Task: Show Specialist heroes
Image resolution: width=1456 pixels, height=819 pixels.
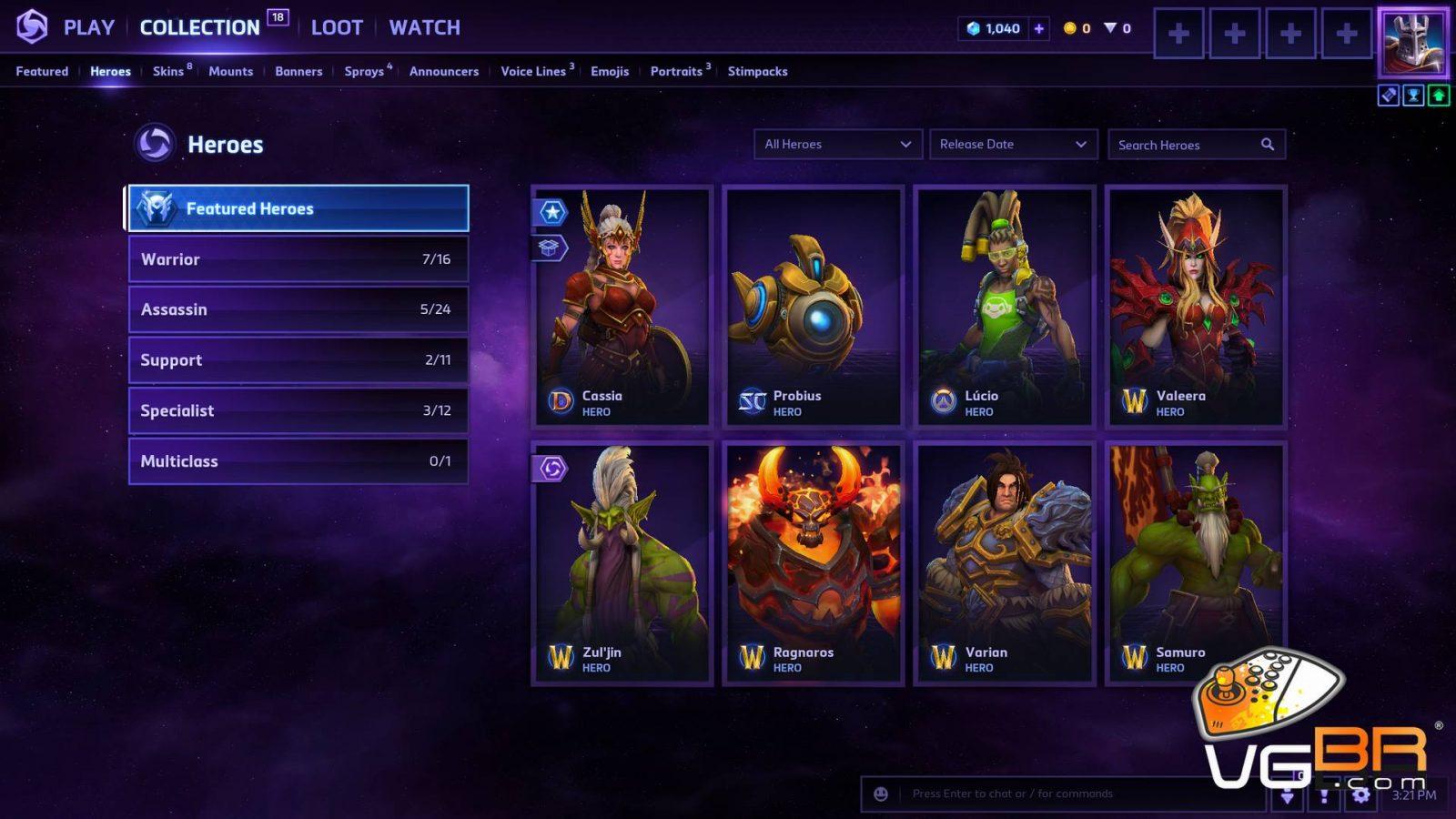Action: [298, 410]
